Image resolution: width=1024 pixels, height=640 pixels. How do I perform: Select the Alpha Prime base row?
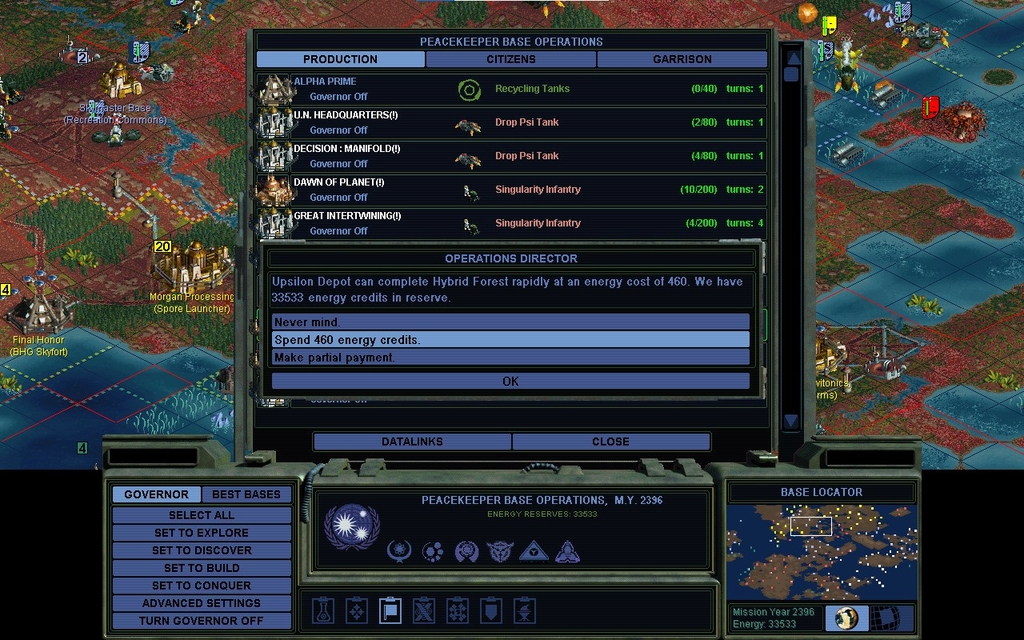[510, 89]
